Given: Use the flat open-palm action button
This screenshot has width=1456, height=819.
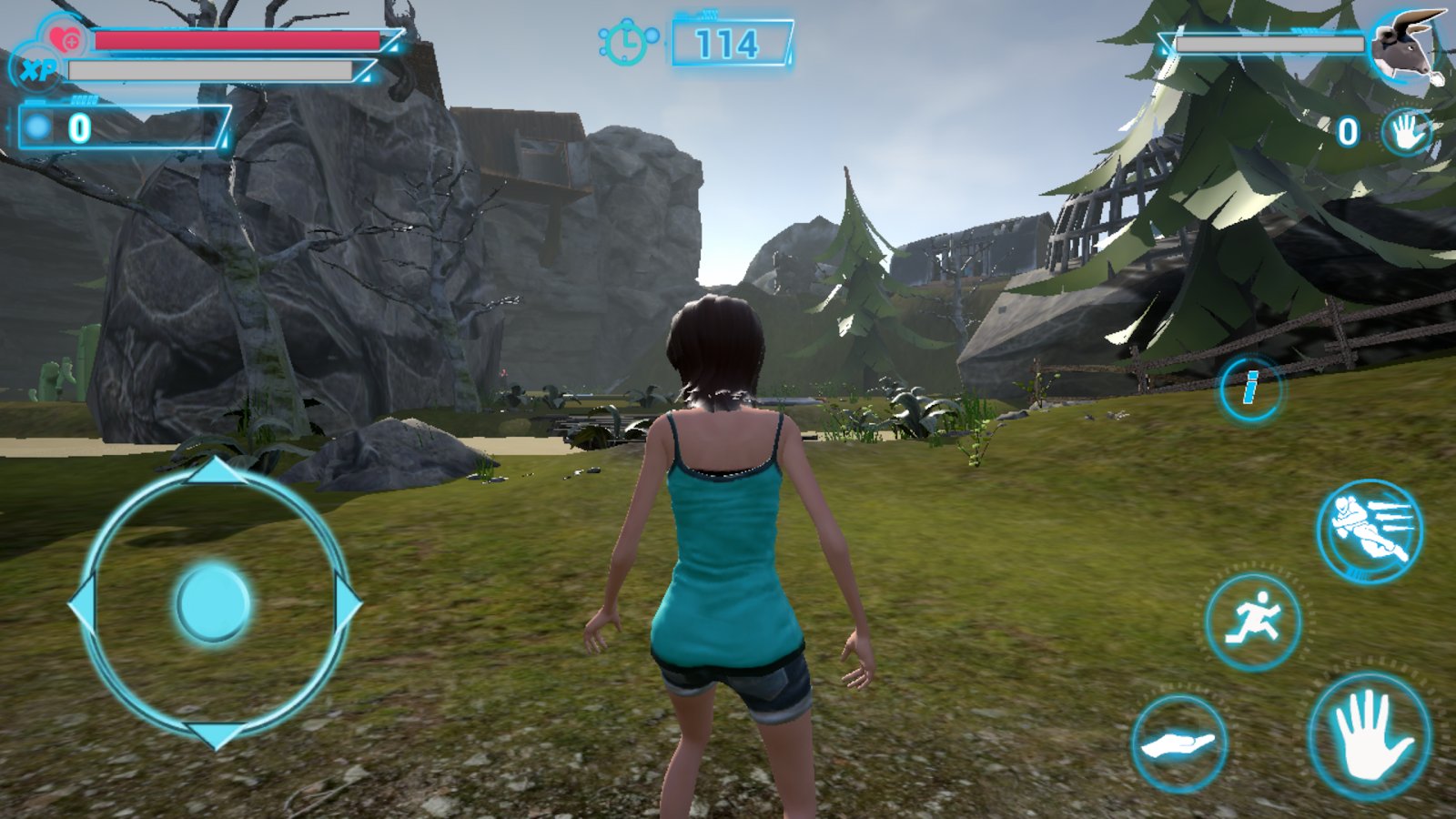Looking at the screenshot, I should tap(1179, 743).
